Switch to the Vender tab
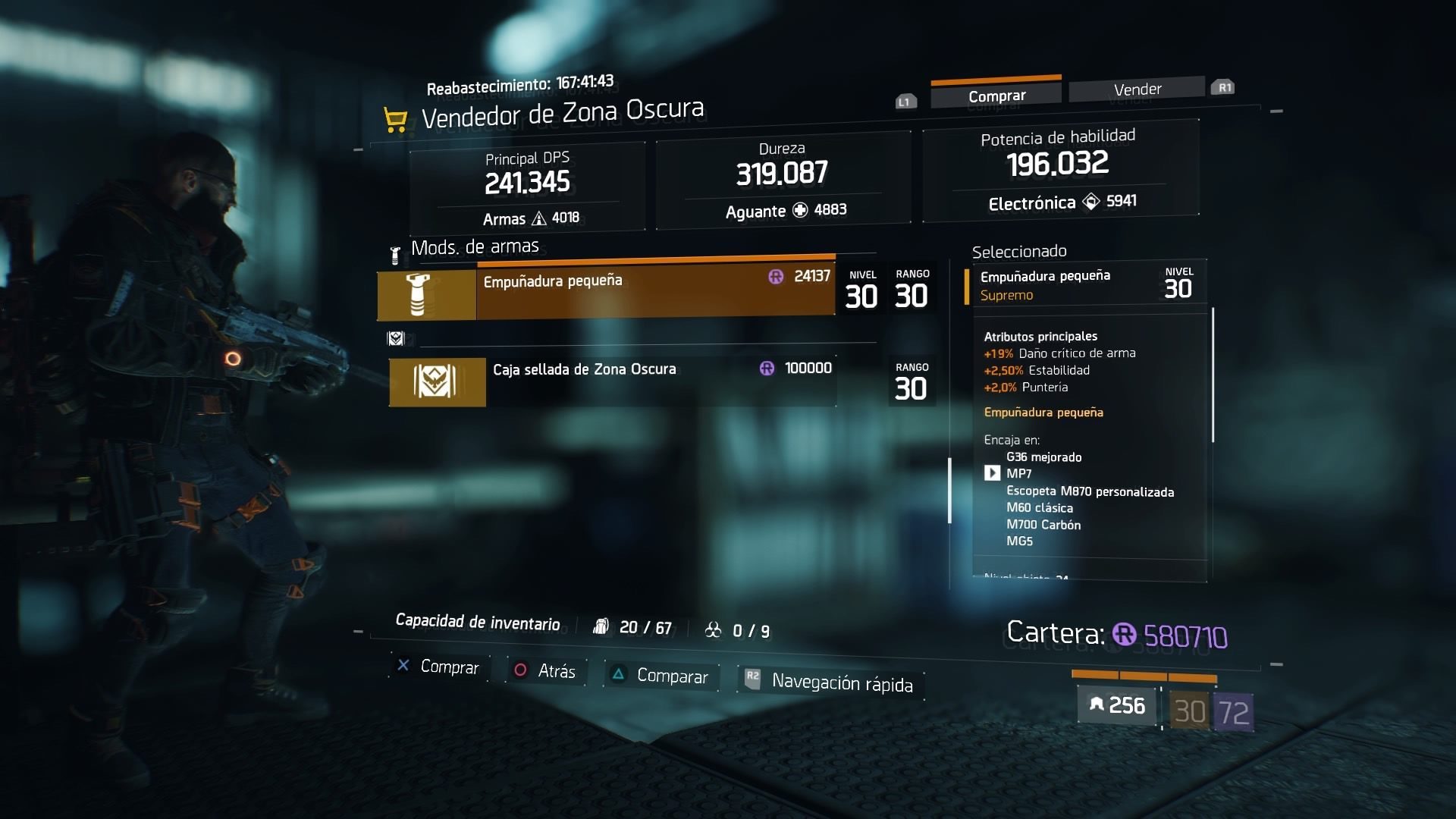 [x=1137, y=89]
